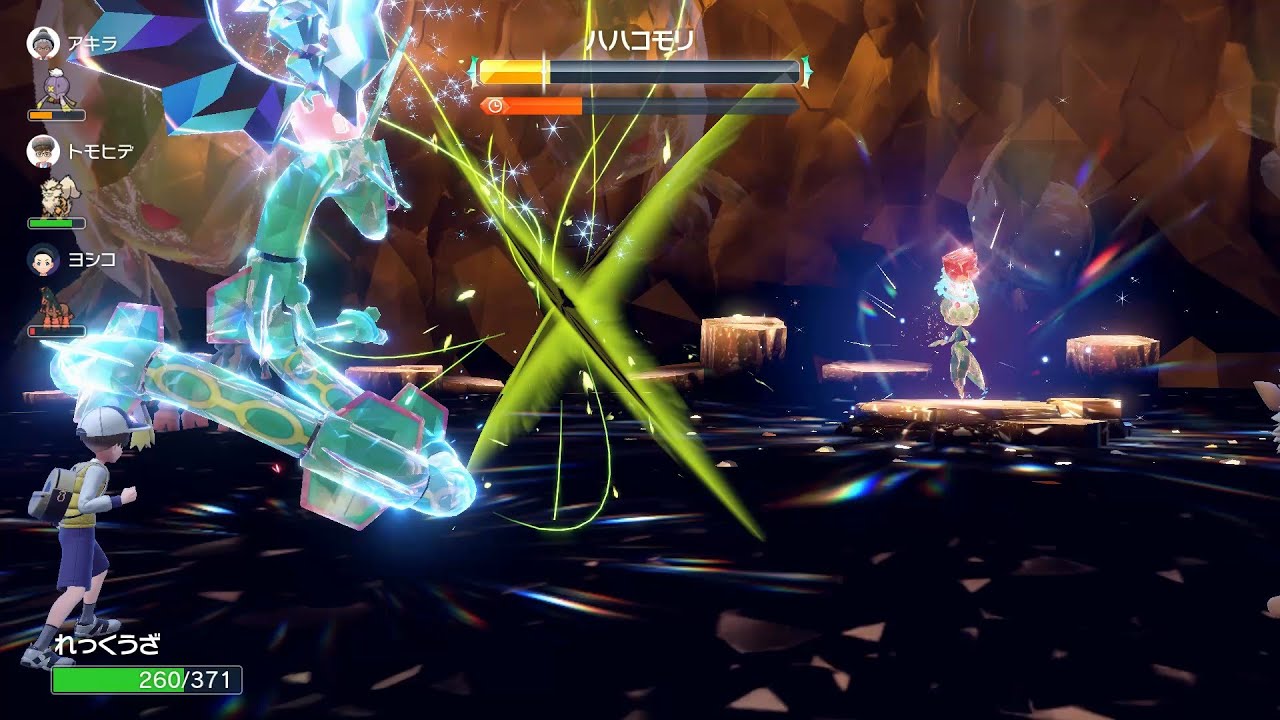1280x720 pixels.
Task: Click アキラ's Drifblim party icon
Action: click(54, 89)
